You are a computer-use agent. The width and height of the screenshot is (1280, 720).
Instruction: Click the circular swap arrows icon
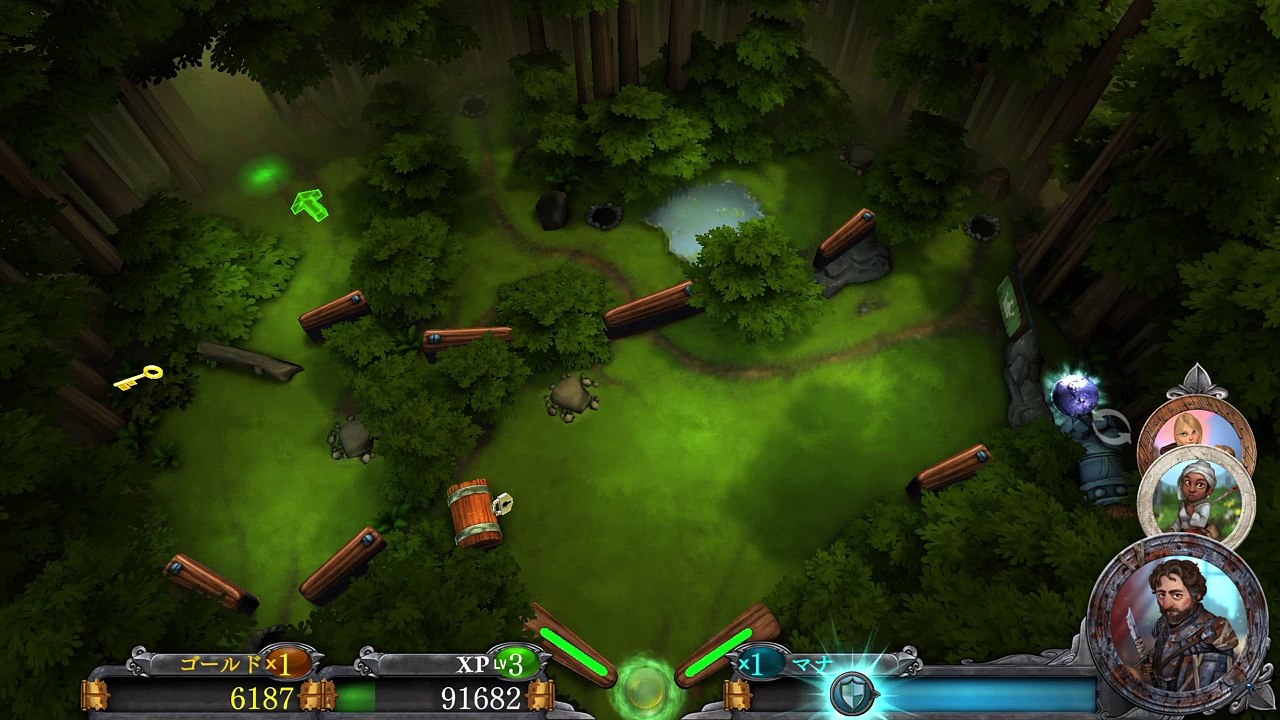(1110, 427)
